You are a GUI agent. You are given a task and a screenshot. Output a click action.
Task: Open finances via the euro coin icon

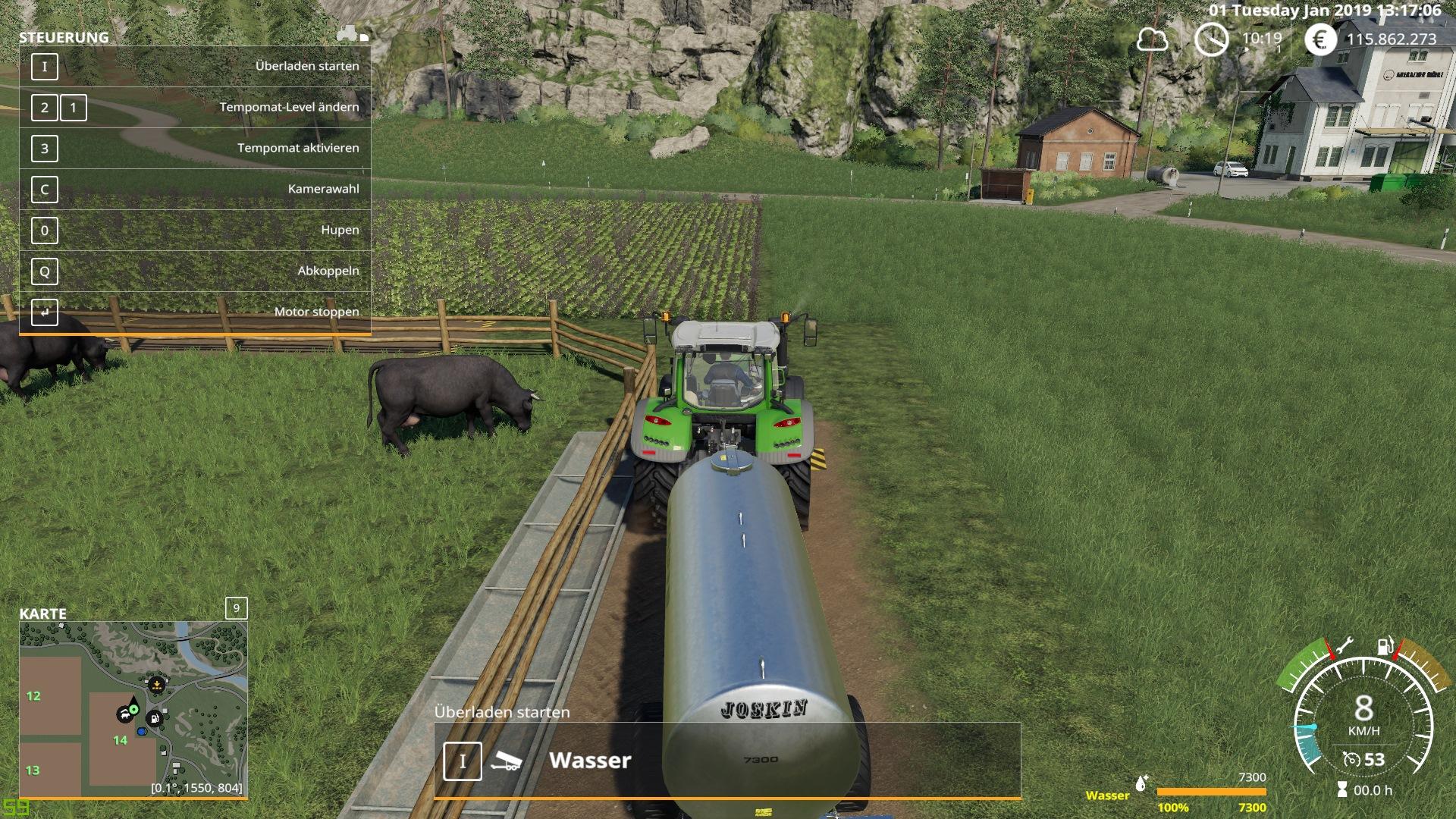(x=1320, y=39)
